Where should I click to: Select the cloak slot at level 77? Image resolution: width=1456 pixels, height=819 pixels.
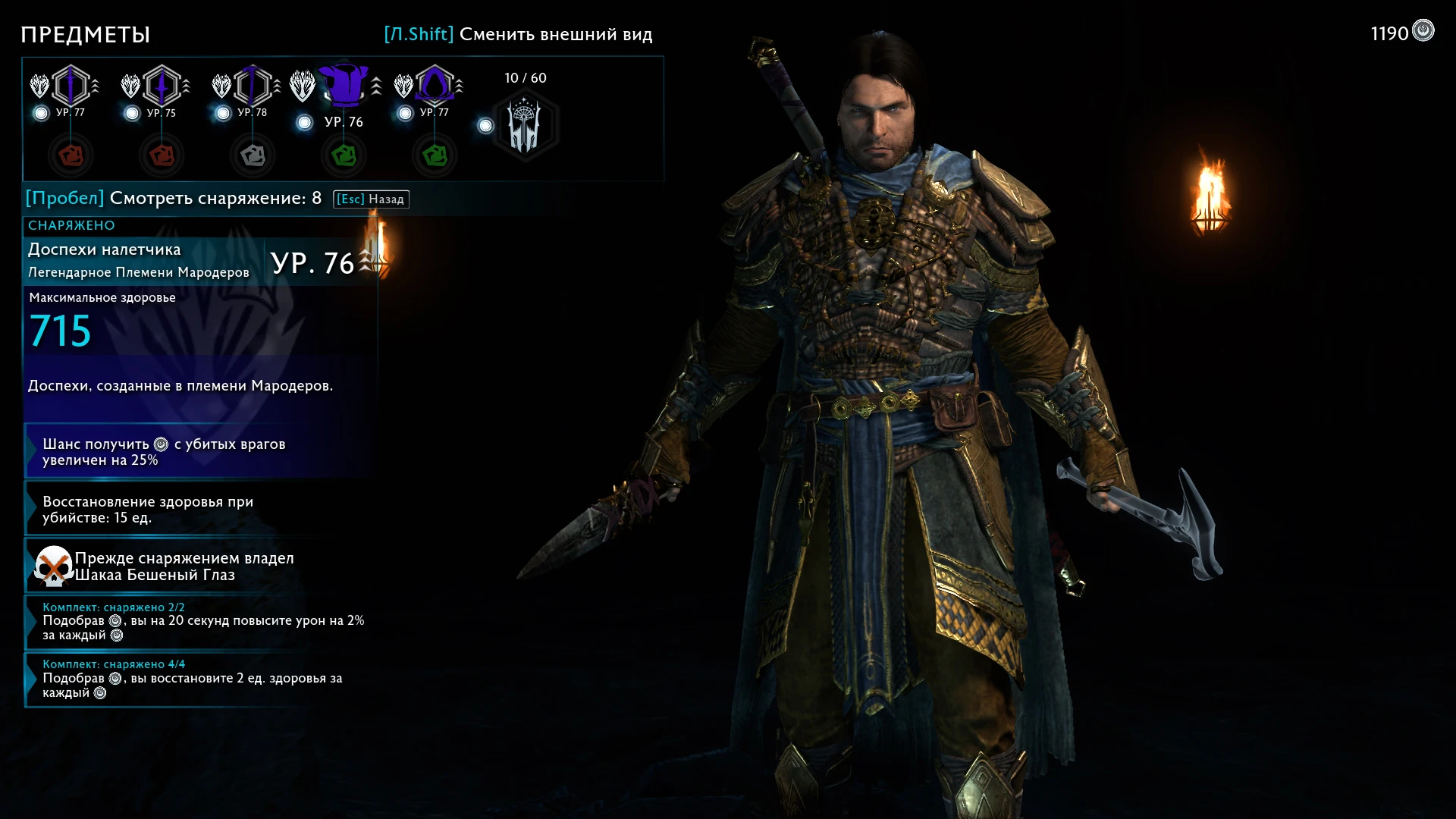pyautogui.click(x=434, y=86)
